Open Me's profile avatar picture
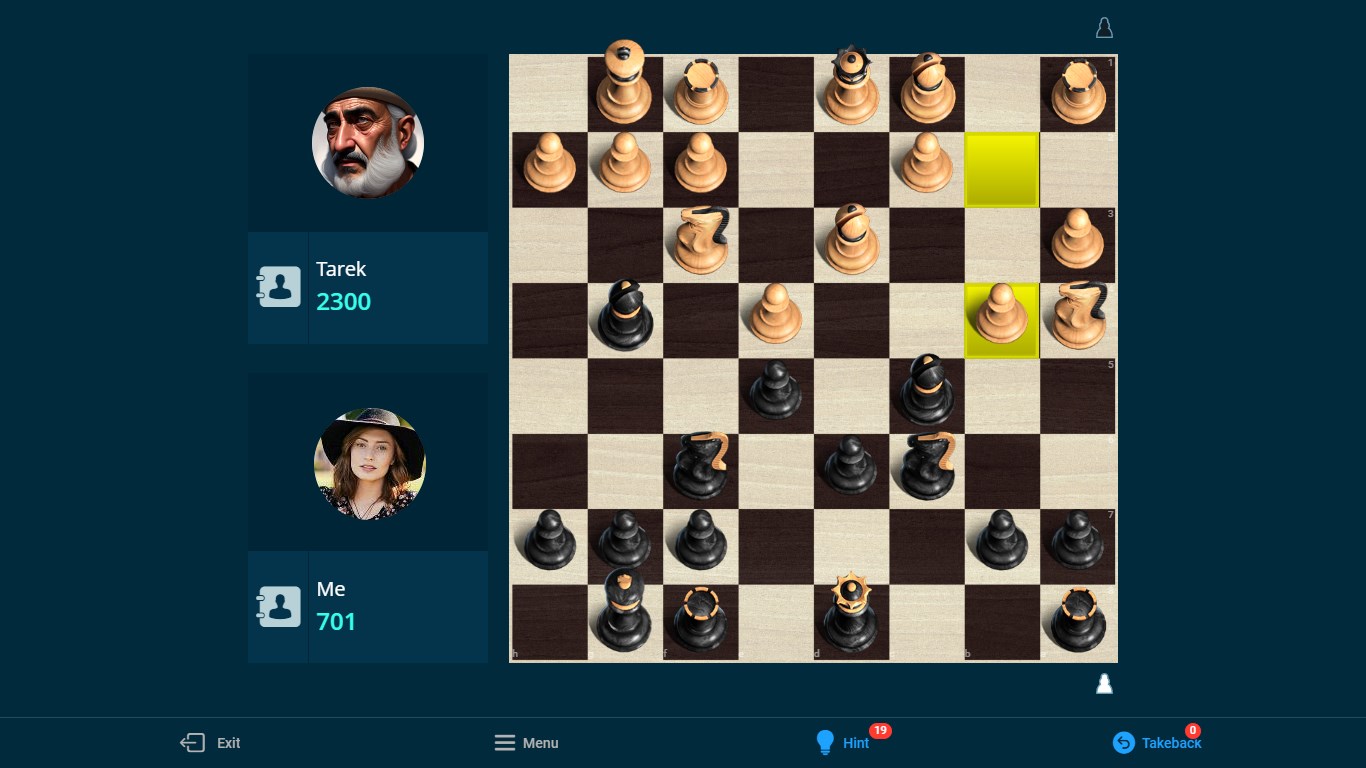Viewport: 1366px width, 768px height. pyautogui.click(x=369, y=462)
